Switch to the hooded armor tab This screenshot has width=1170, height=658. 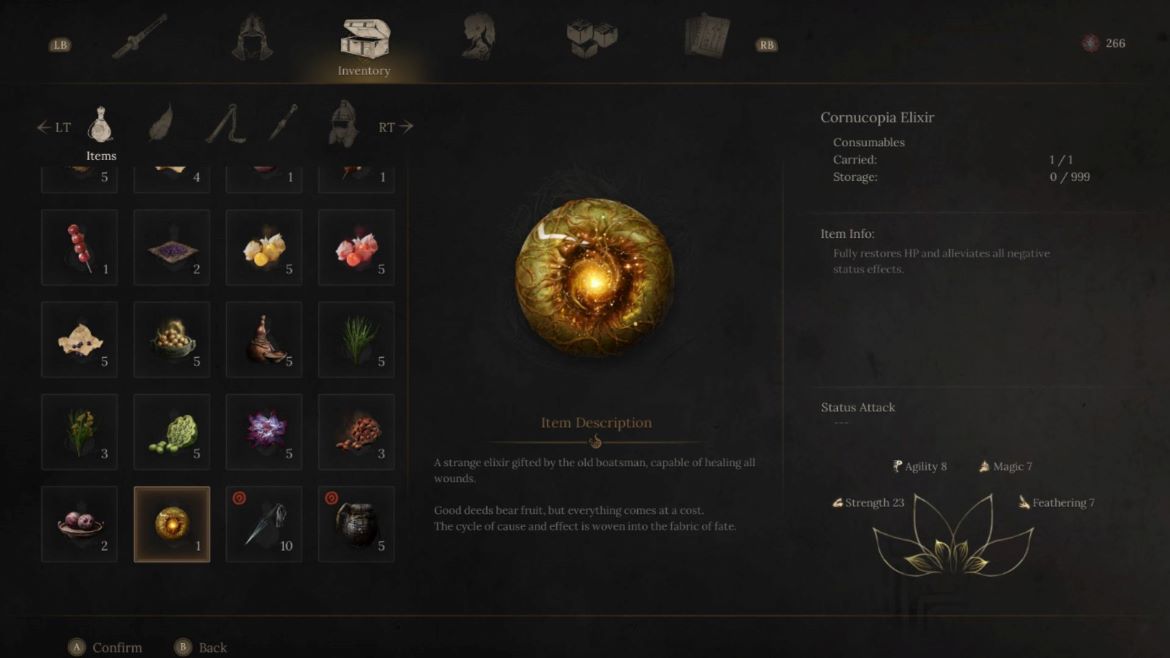(252, 37)
